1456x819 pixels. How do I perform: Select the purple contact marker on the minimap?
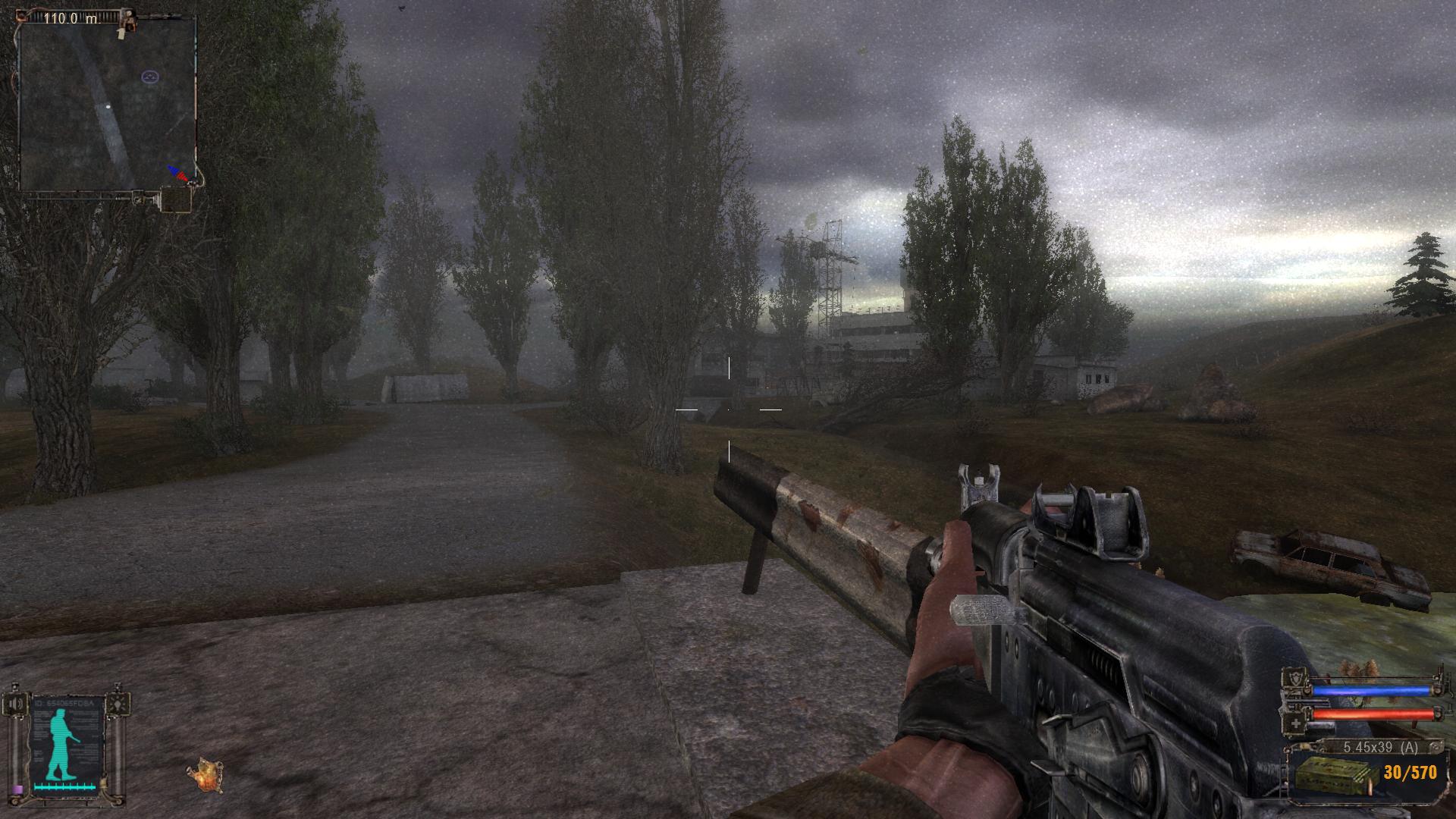[149, 77]
